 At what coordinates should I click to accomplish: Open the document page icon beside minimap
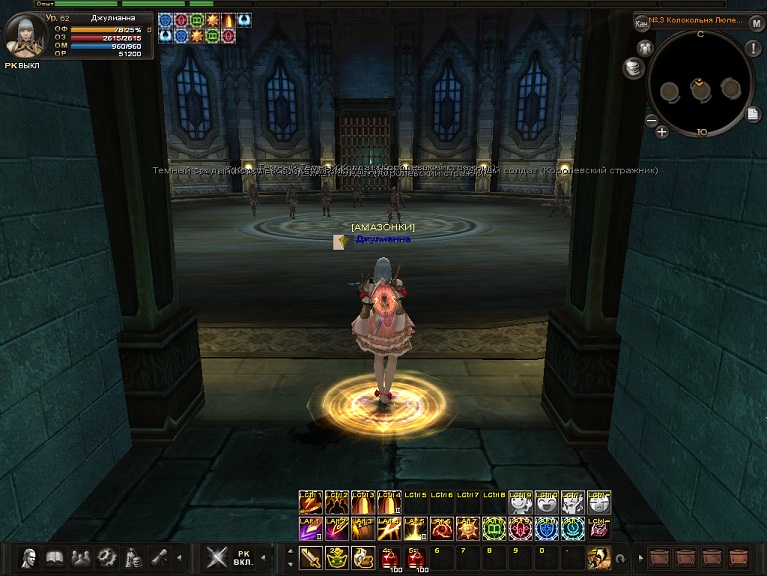tap(753, 114)
